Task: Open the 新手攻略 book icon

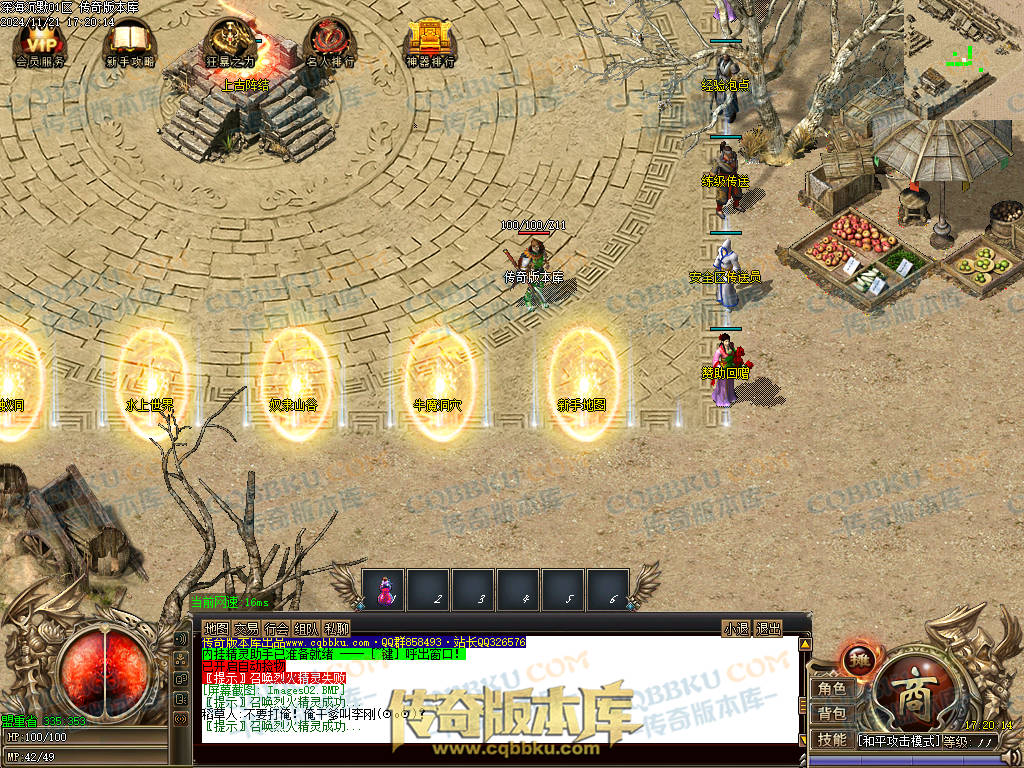Action: pos(130,42)
